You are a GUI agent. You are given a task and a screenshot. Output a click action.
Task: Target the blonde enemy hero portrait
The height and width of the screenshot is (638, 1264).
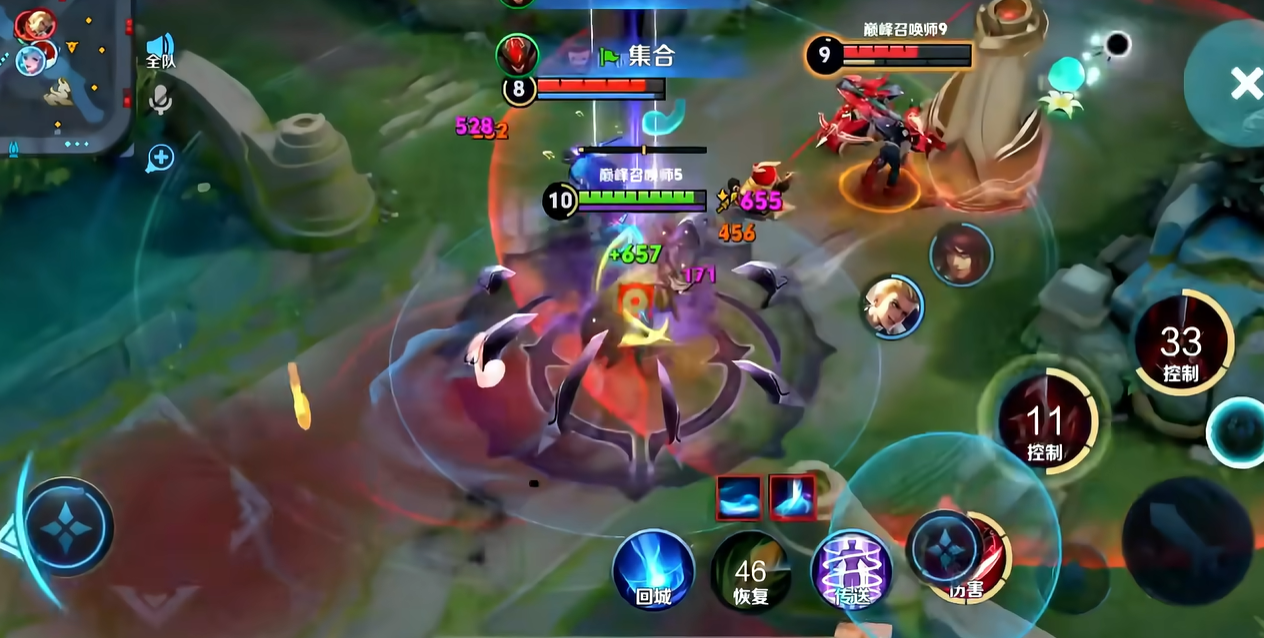[x=892, y=307]
